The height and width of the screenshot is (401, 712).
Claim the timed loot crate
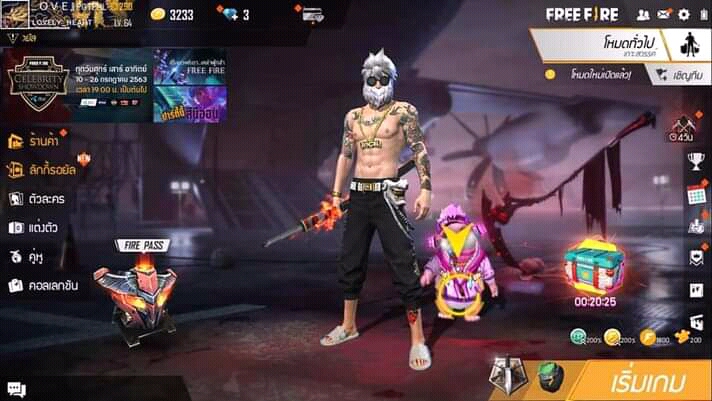(593, 267)
